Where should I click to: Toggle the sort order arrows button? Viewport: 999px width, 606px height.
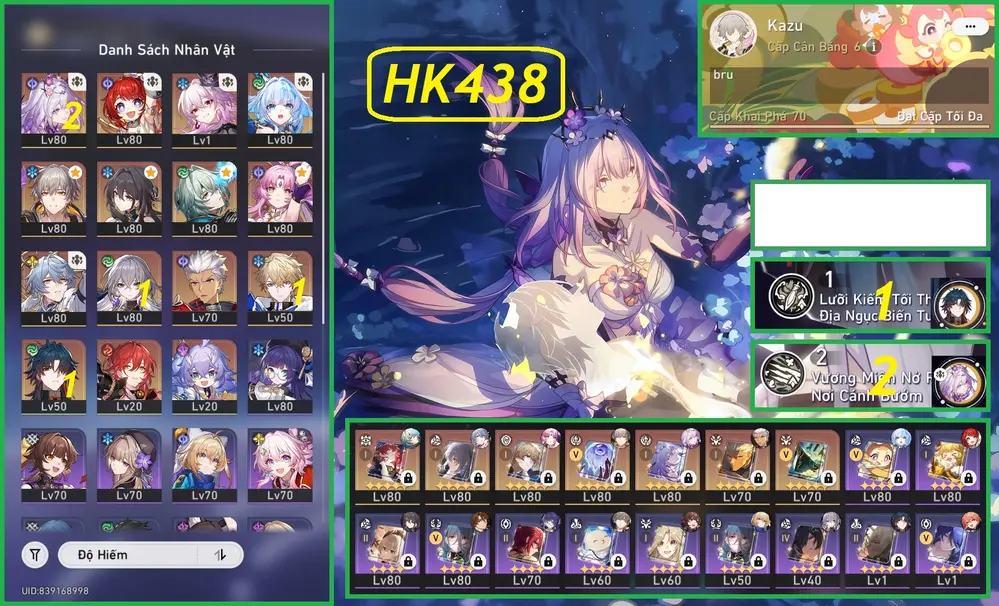click(x=219, y=554)
